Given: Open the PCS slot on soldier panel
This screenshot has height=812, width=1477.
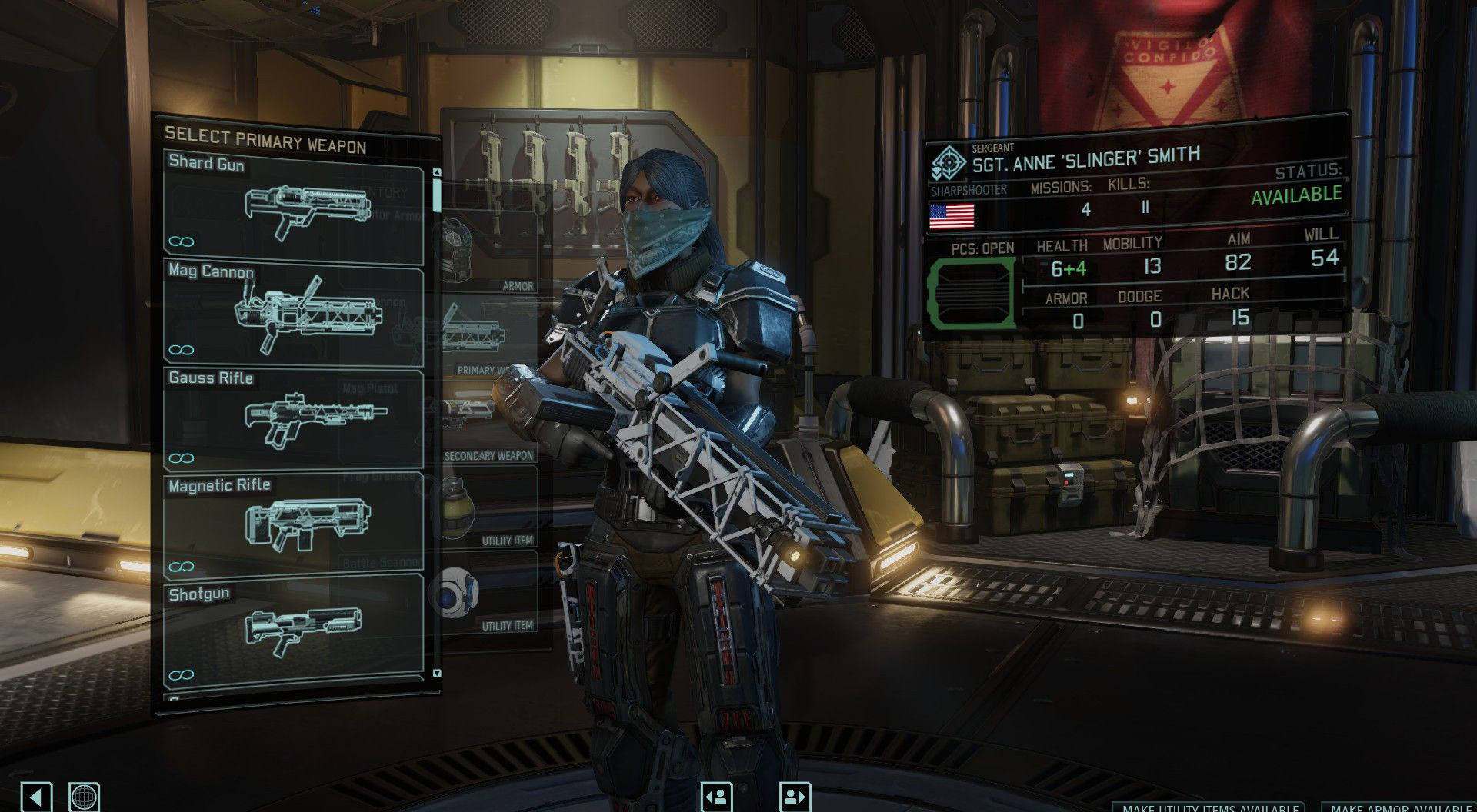Looking at the screenshot, I should 970,292.
